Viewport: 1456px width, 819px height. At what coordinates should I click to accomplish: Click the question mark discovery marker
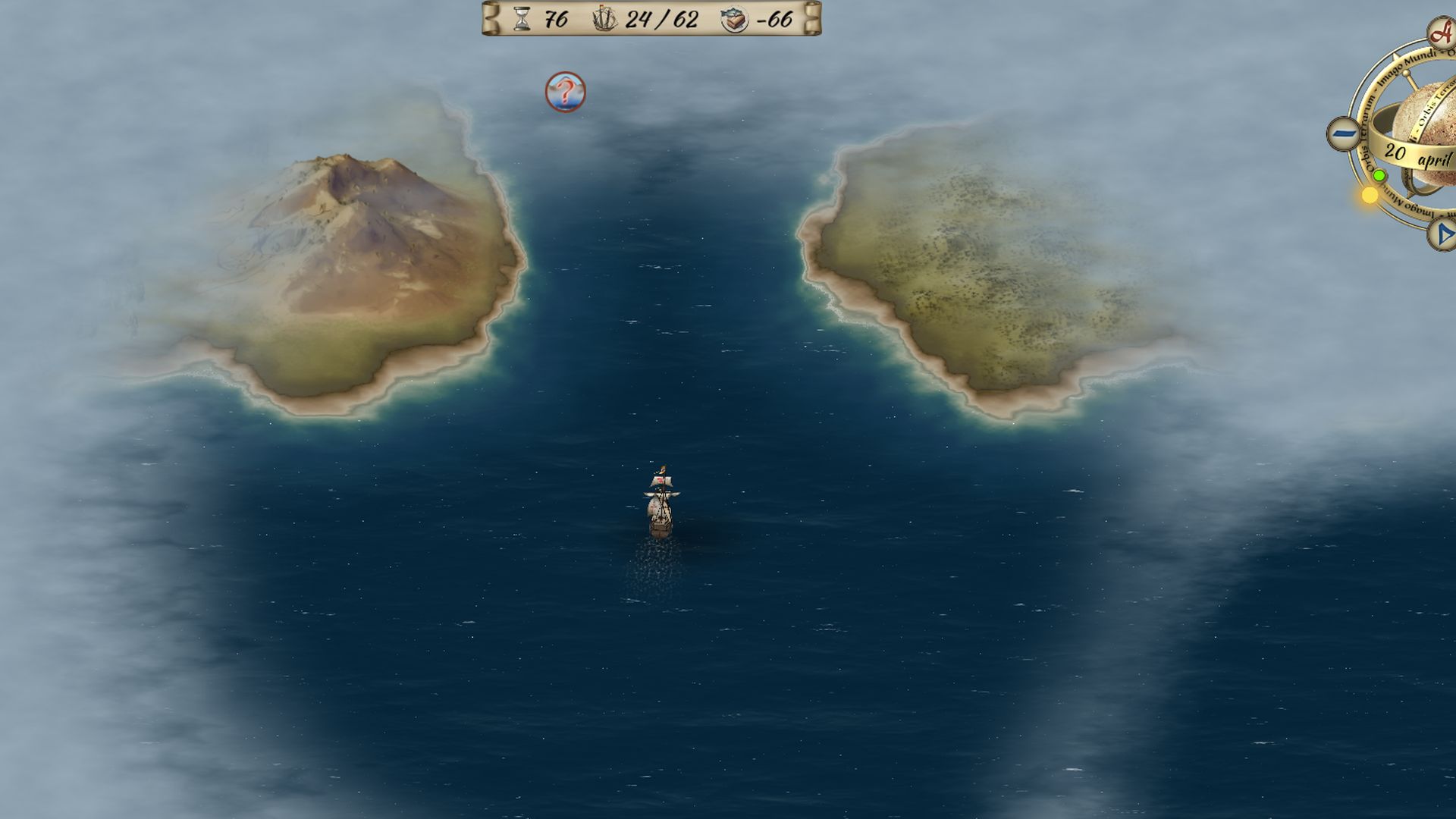pos(565,92)
